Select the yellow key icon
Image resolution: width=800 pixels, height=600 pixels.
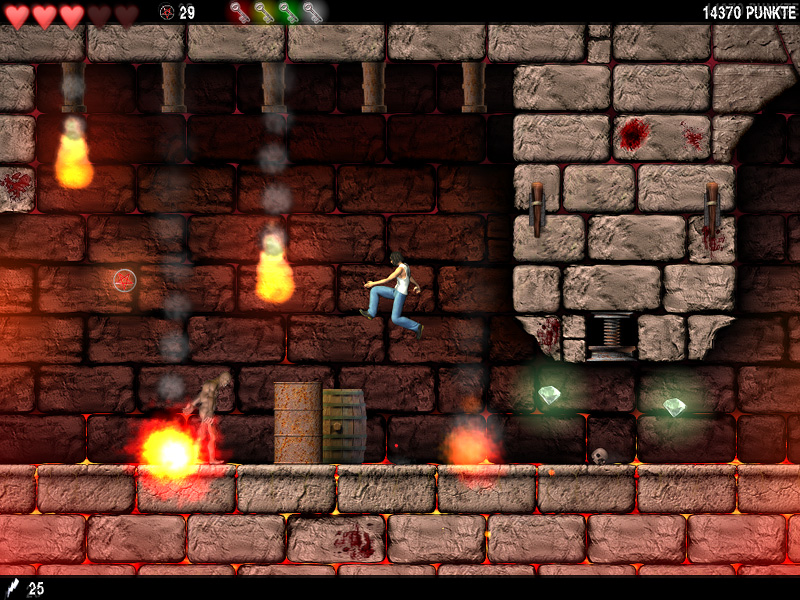pyautogui.click(x=263, y=12)
